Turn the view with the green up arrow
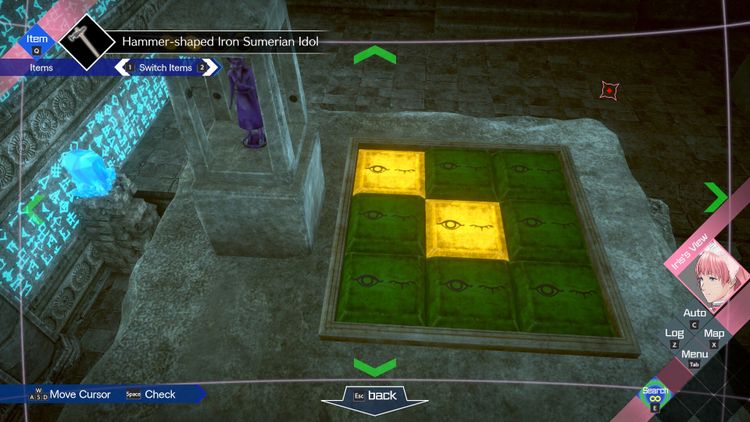 click(x=375, y=55)
